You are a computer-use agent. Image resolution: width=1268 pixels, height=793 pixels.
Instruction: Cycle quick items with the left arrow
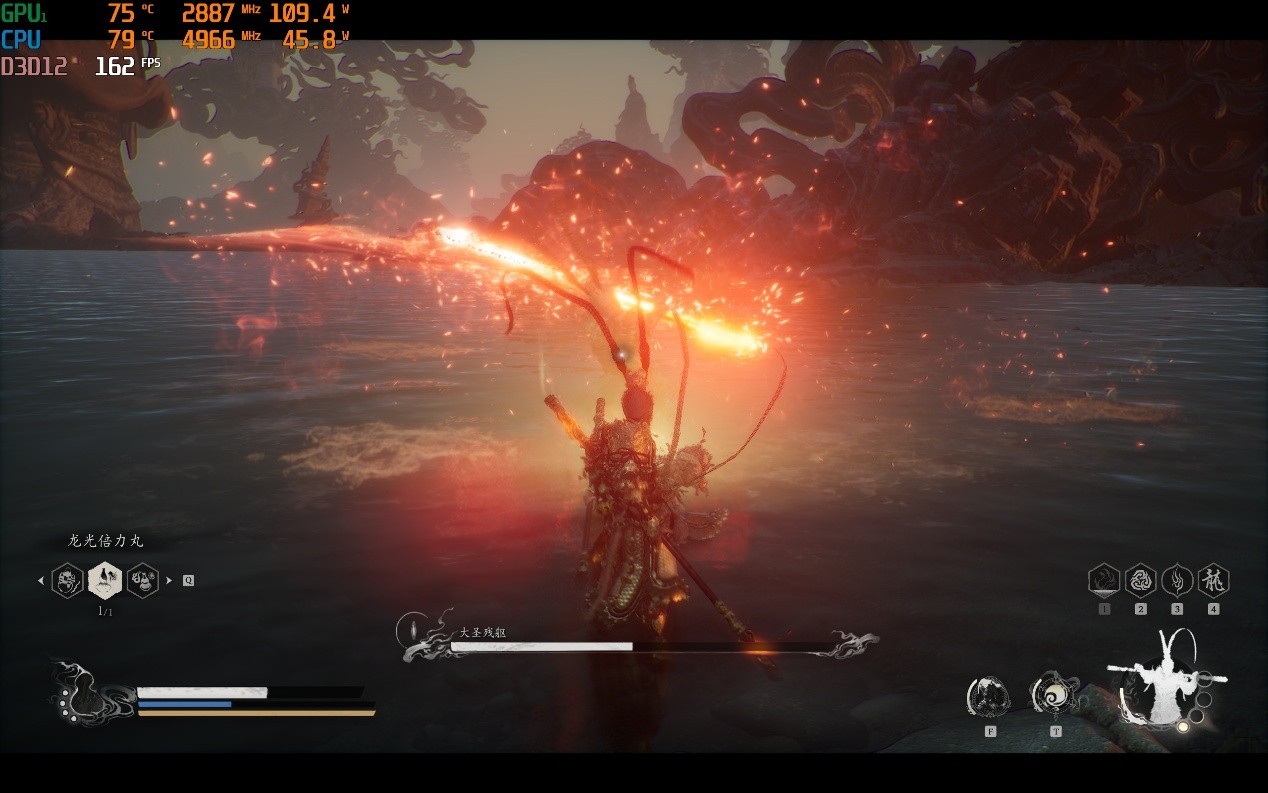[x=41, y=580]
